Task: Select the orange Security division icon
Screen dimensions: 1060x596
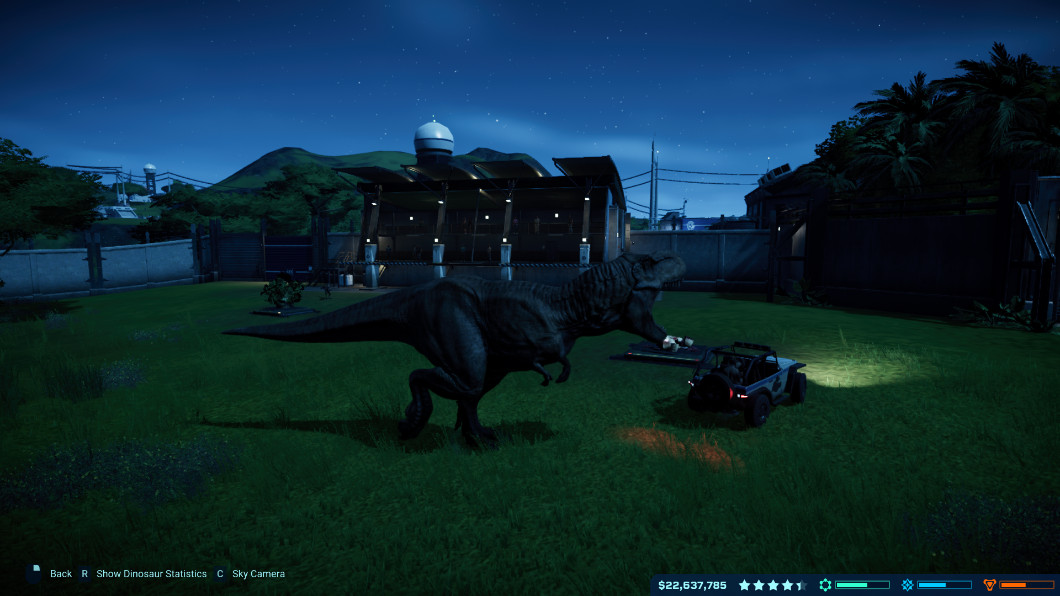Action: (990, 585)
